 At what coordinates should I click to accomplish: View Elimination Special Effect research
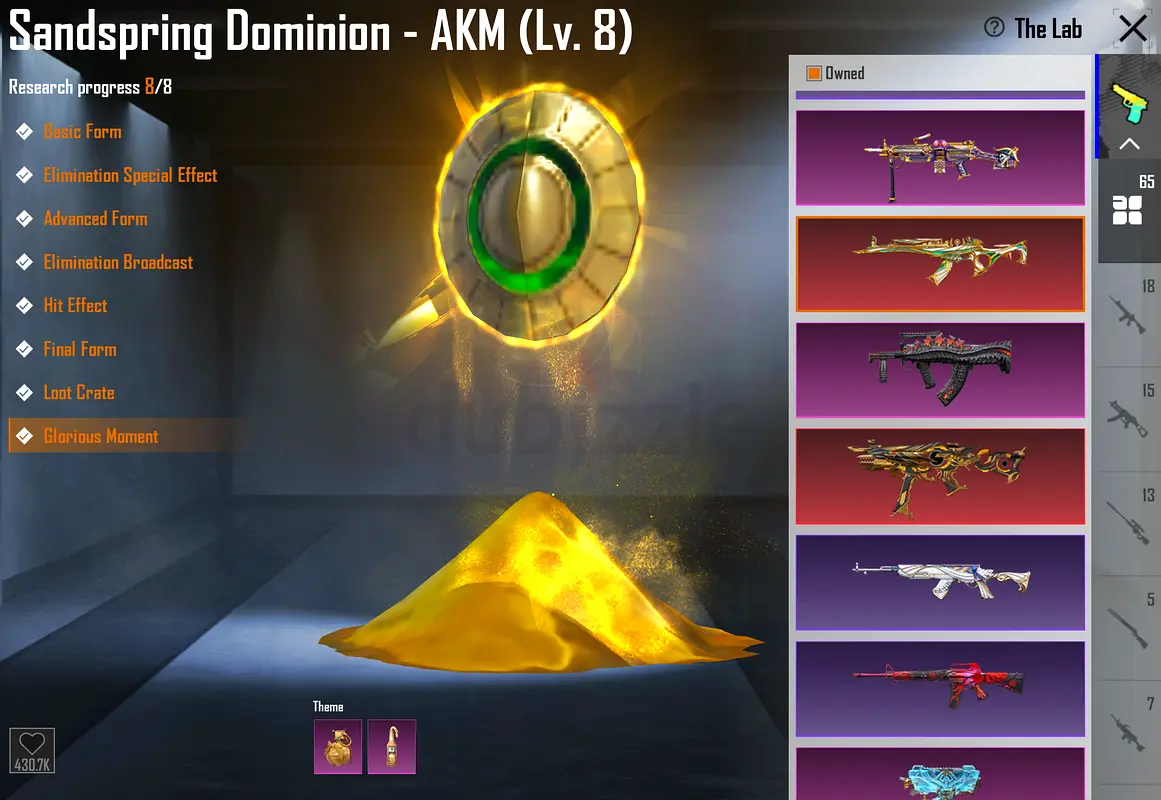(130, 175)
